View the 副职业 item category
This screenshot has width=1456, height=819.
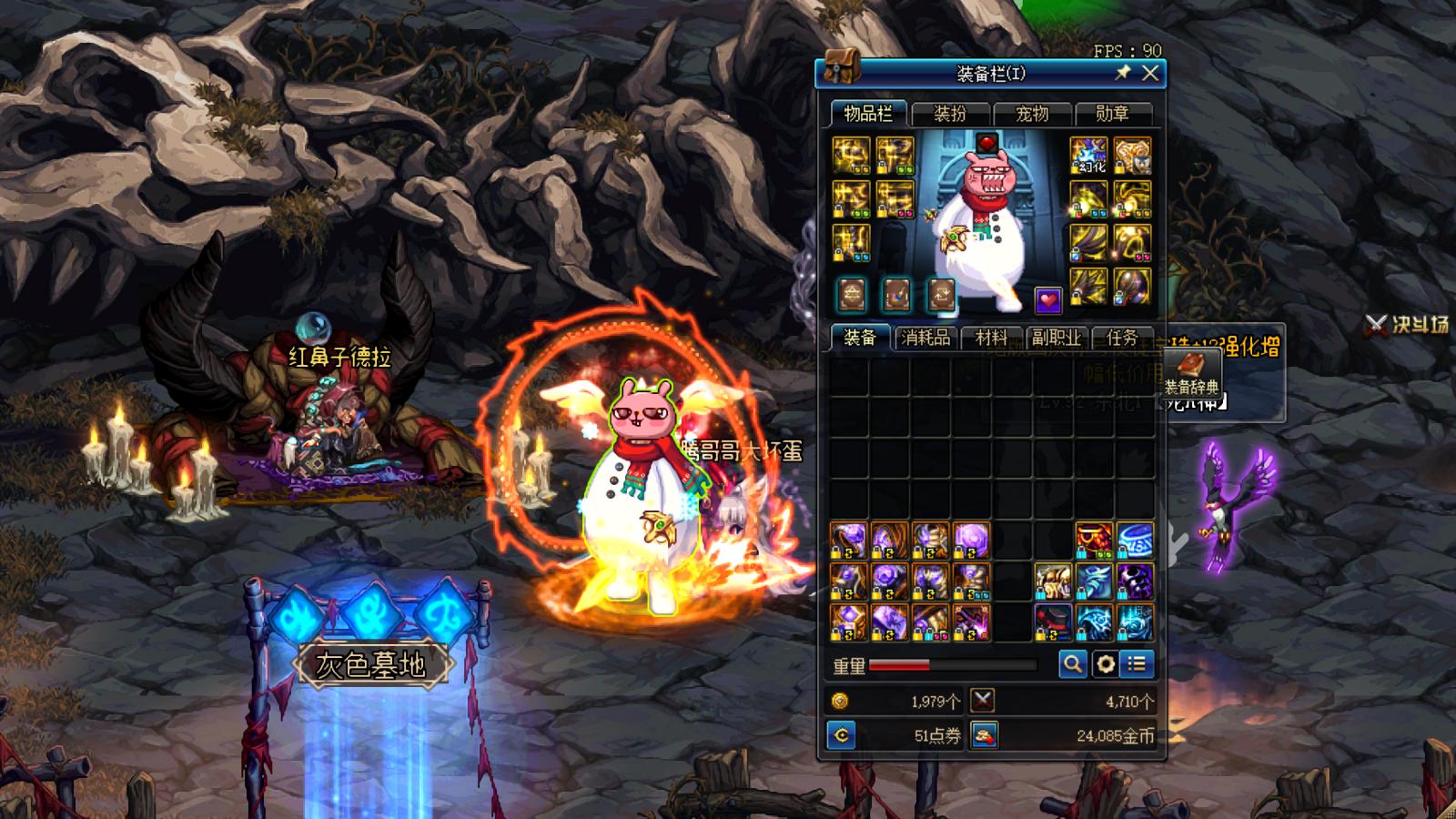pyautogui.click(x=1056, y=338)
